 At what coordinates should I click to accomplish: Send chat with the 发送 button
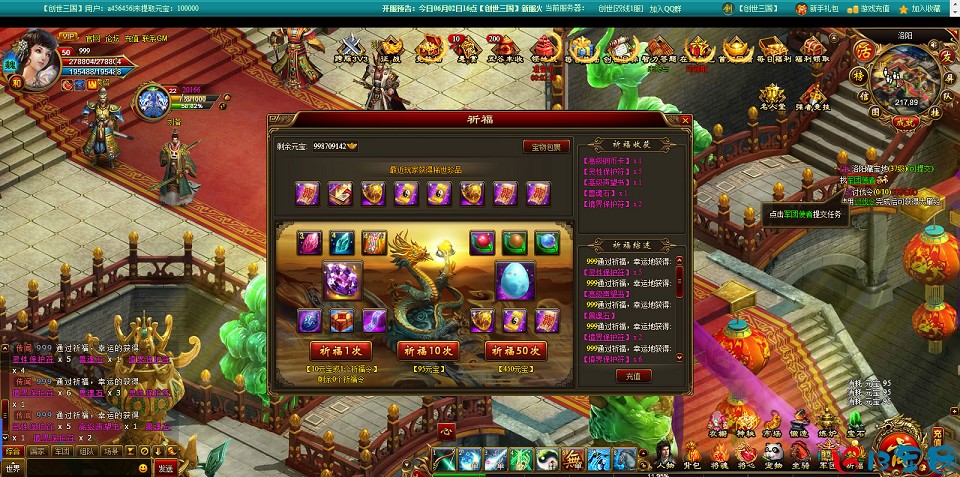point(165,467)
